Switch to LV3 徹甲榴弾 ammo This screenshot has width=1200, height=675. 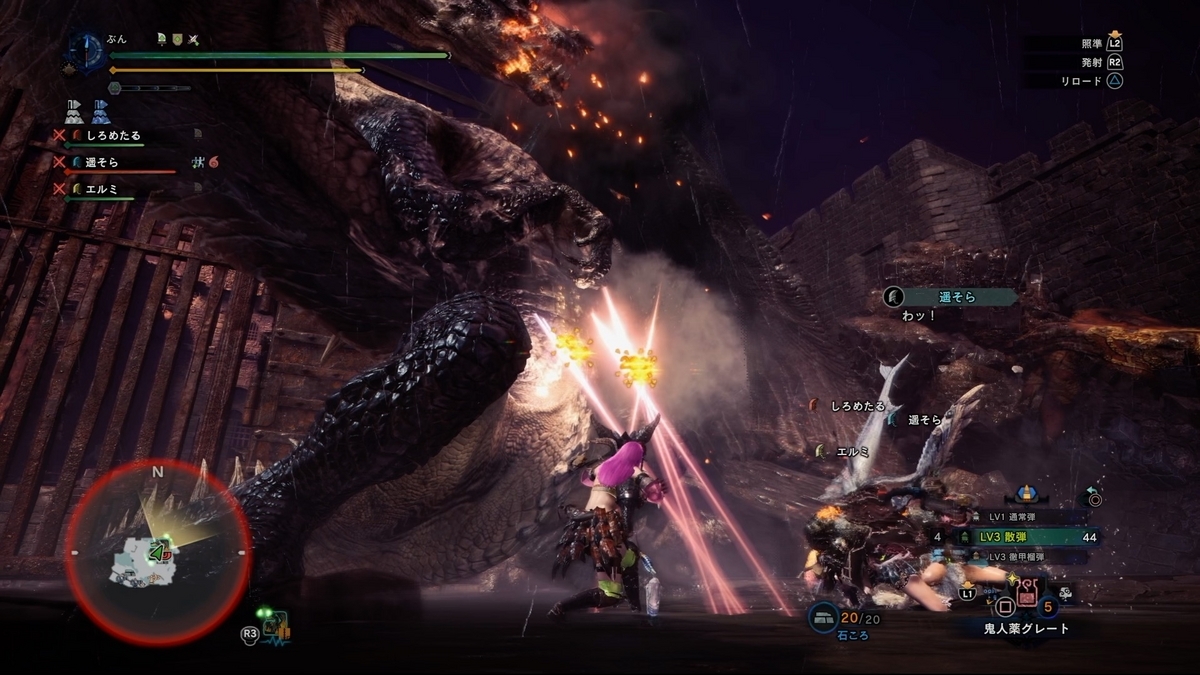point(1022,556)
